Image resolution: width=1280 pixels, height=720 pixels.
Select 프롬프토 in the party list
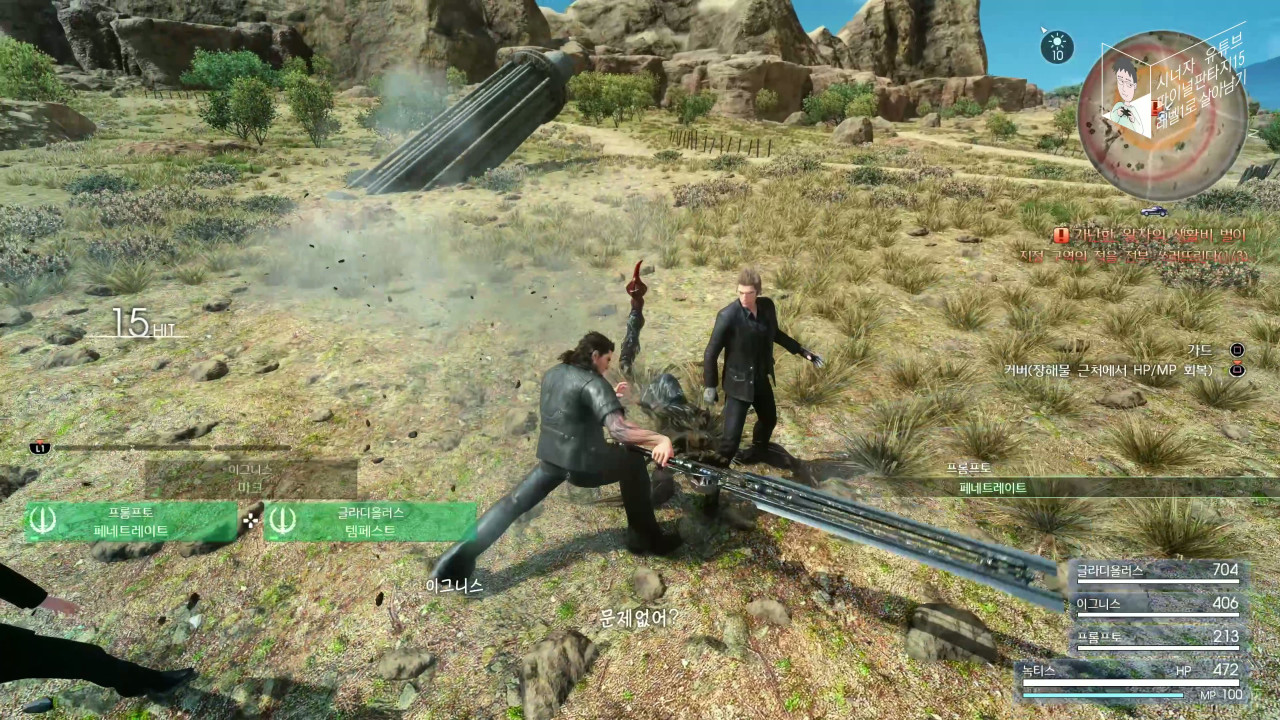point(1156,637)
